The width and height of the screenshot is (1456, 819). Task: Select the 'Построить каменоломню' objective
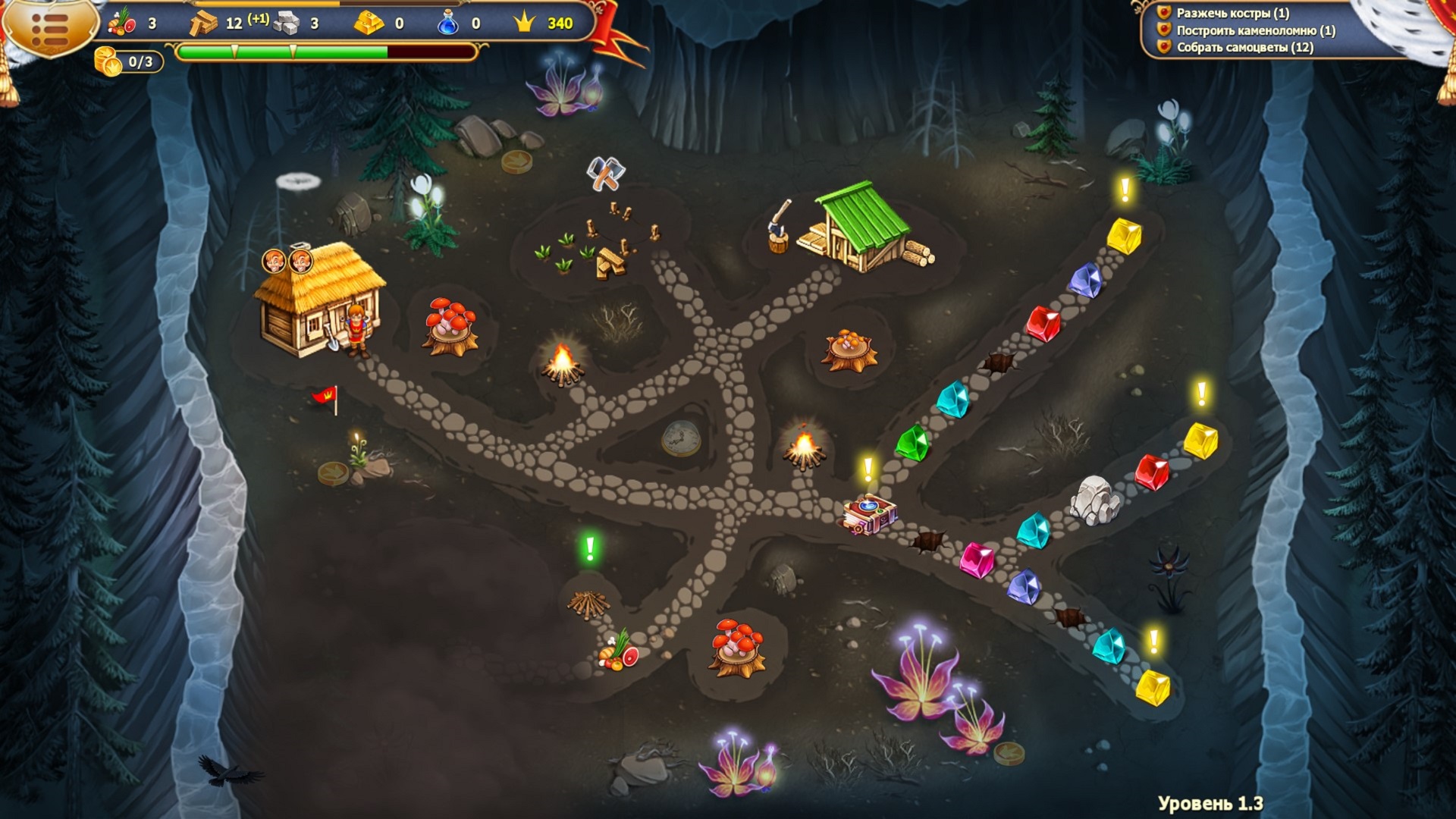click(x=1255, y=30)
